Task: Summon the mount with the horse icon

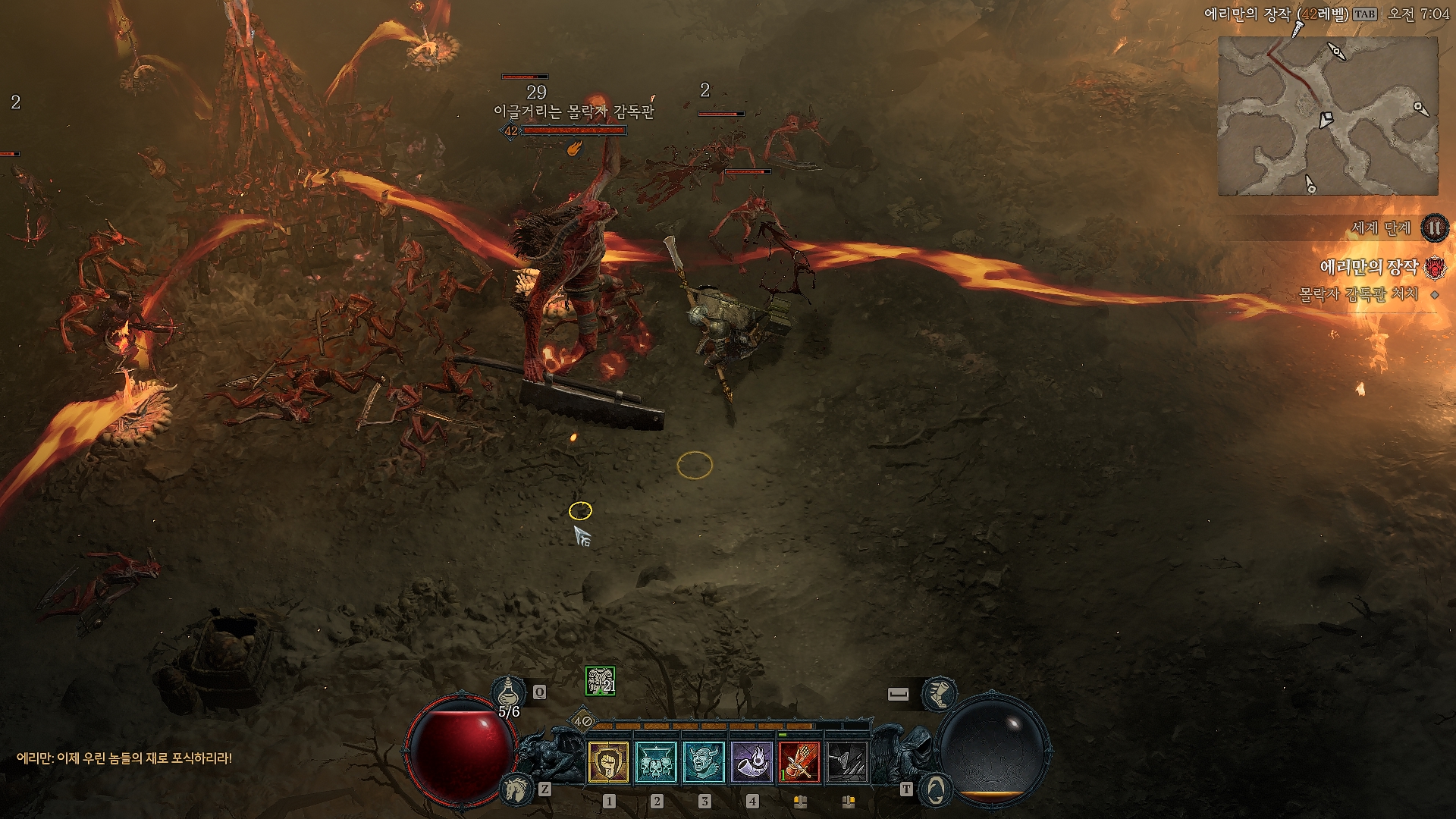Action: (515, 789)
